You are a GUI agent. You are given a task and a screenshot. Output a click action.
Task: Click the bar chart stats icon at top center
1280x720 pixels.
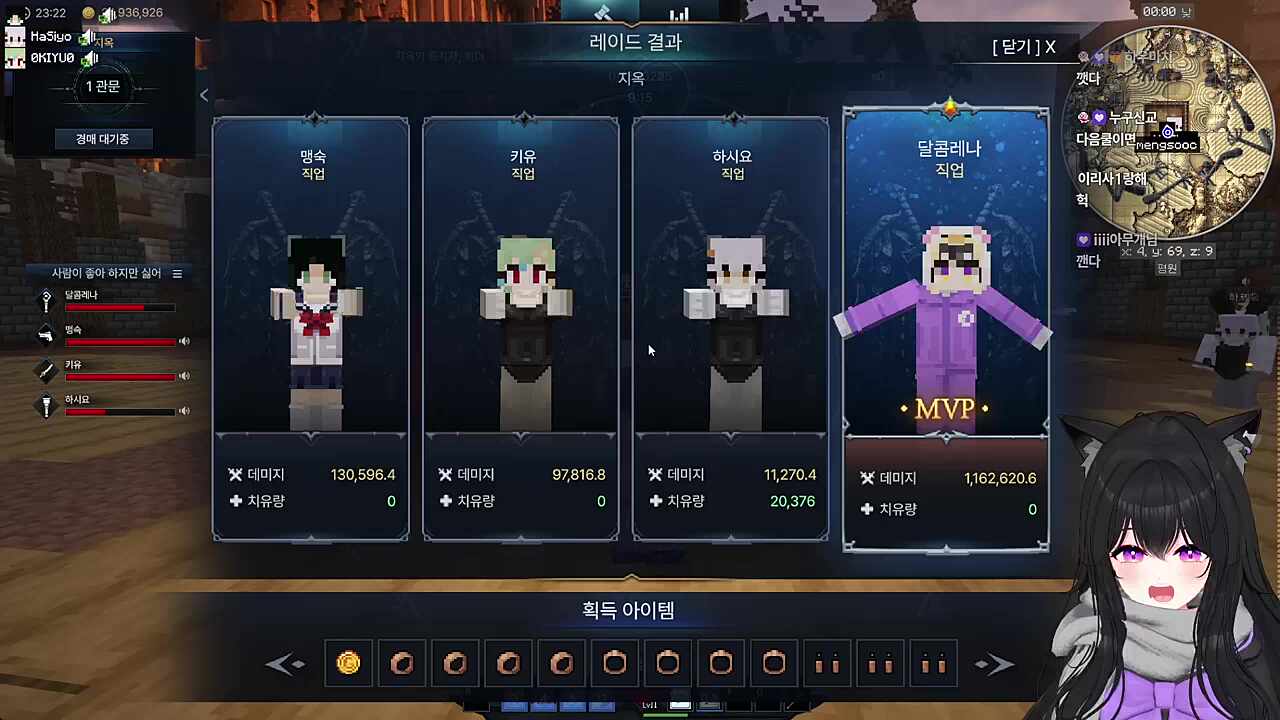click(x=679, y=13)
